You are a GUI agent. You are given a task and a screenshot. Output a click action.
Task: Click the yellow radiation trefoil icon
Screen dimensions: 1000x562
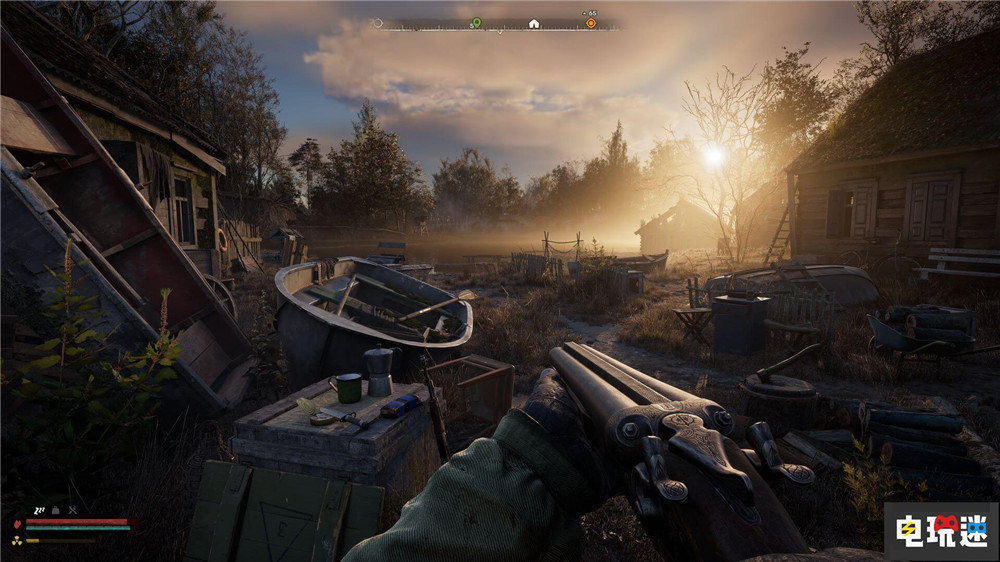tap(17, 539)
